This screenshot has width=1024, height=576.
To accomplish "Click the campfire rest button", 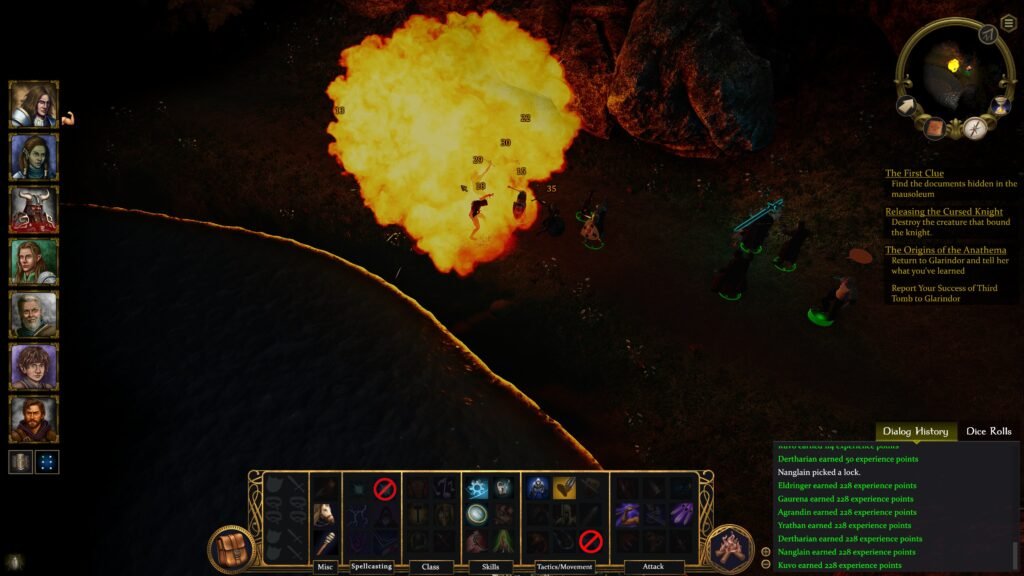I will [x=729, y=549].
